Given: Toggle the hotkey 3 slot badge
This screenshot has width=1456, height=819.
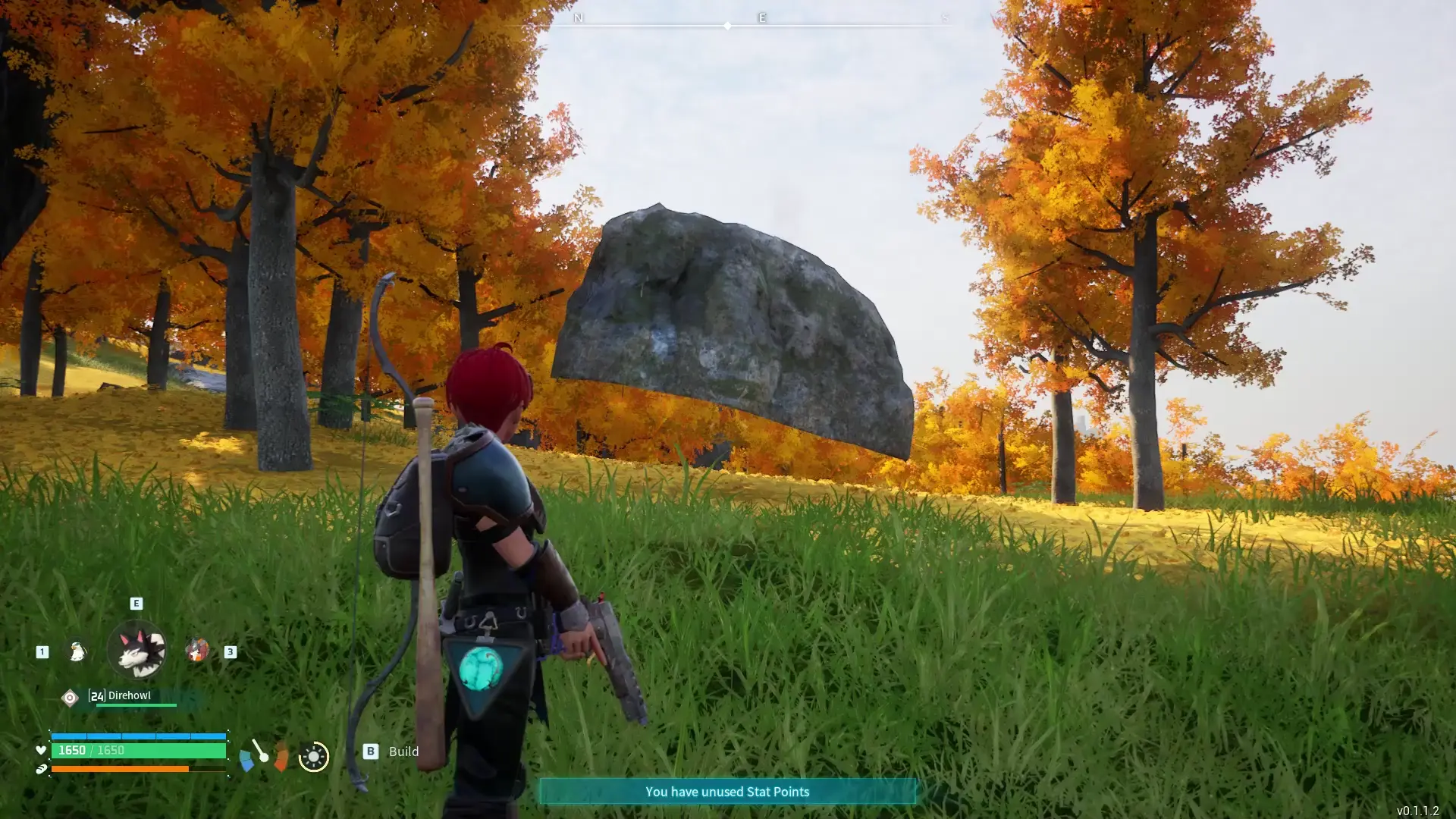Looking at the screenshot, I should 231,651.
